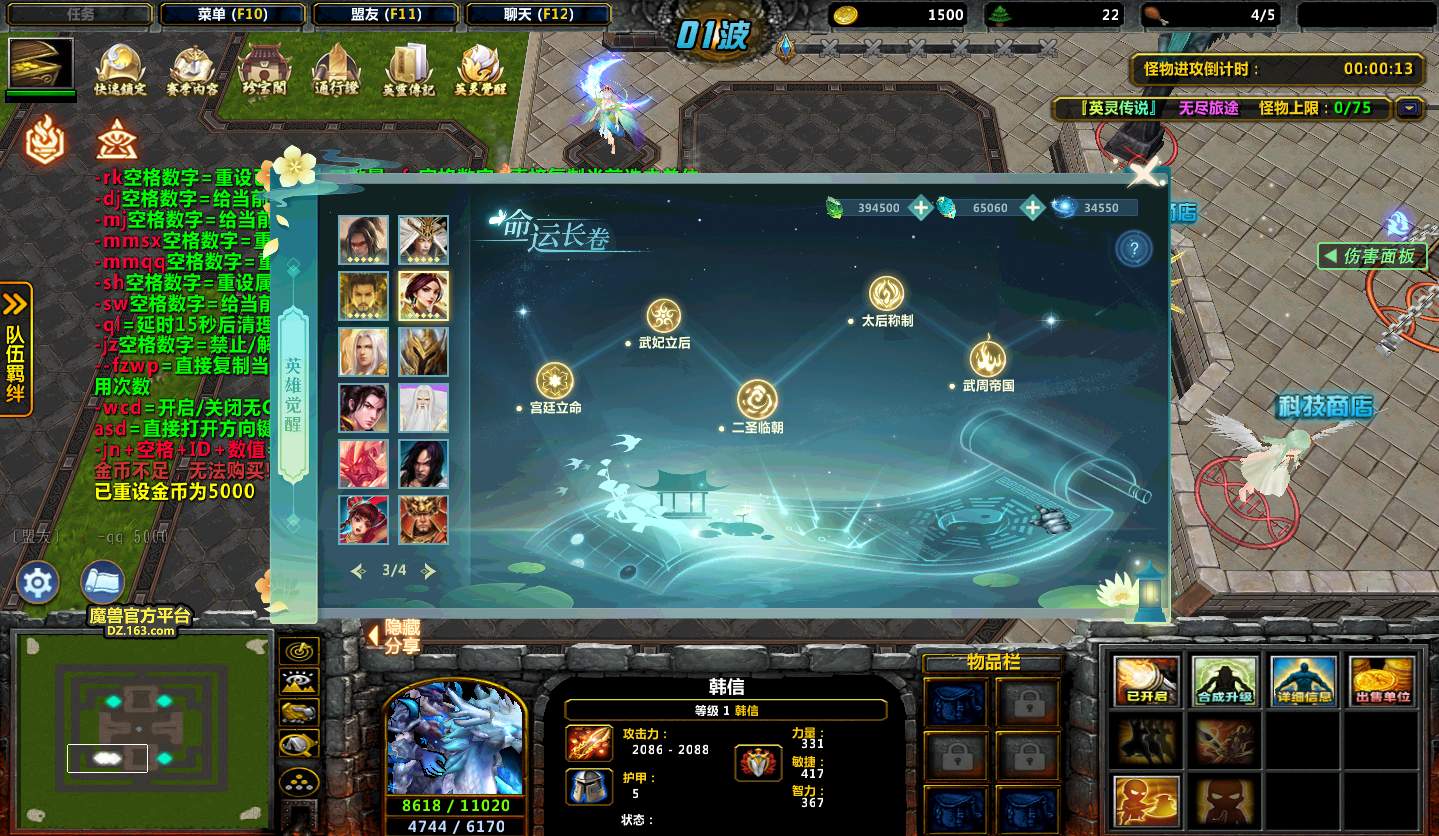Go to the next hero page arrow
The image size is (1439, 836).
click(429, 571)
